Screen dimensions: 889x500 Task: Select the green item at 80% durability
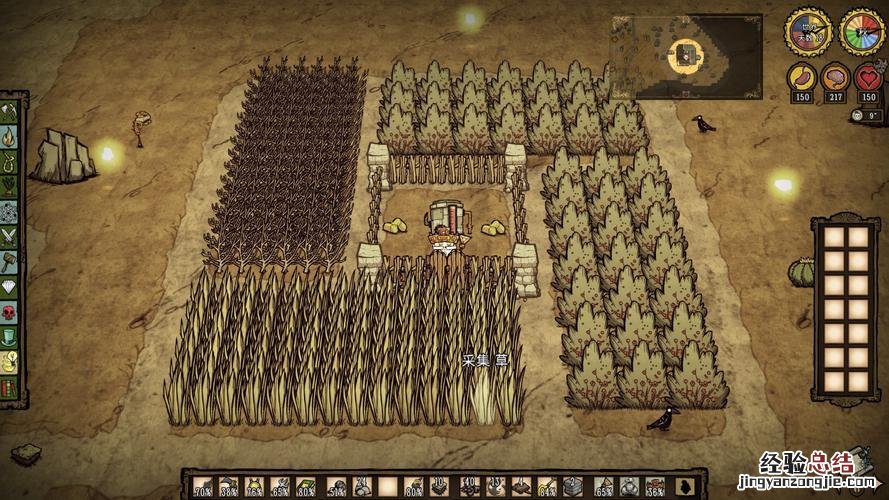click(x=307, y=487)
